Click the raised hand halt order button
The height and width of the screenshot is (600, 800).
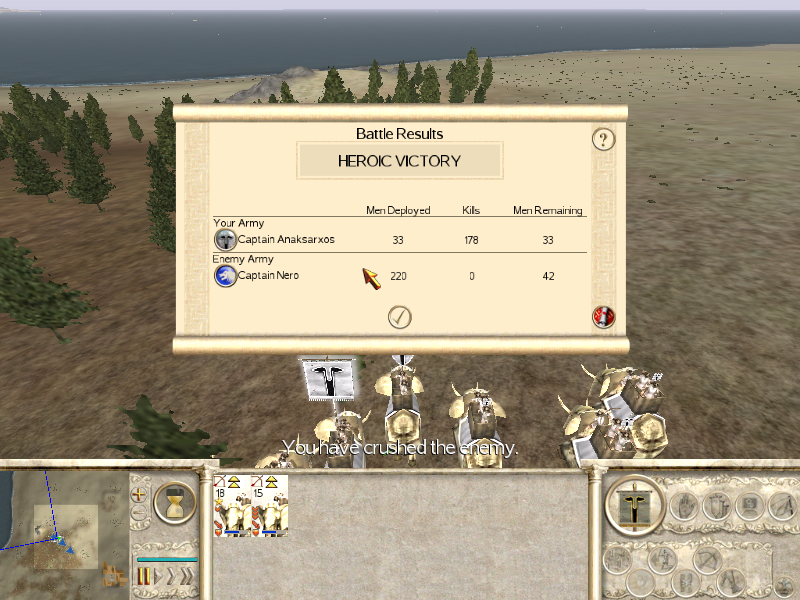coord(686,505)
